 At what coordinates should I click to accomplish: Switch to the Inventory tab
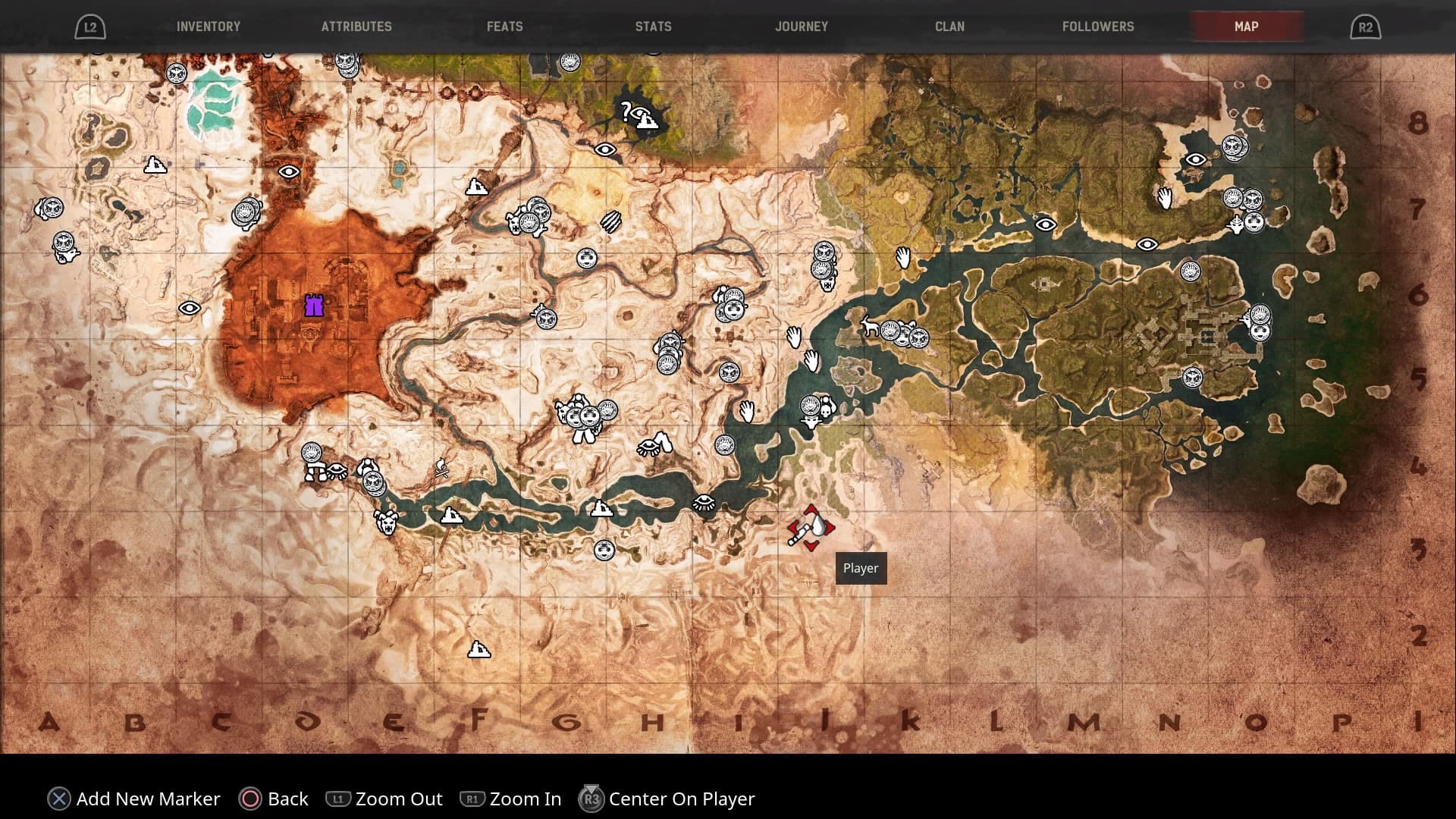click(208, 26)
